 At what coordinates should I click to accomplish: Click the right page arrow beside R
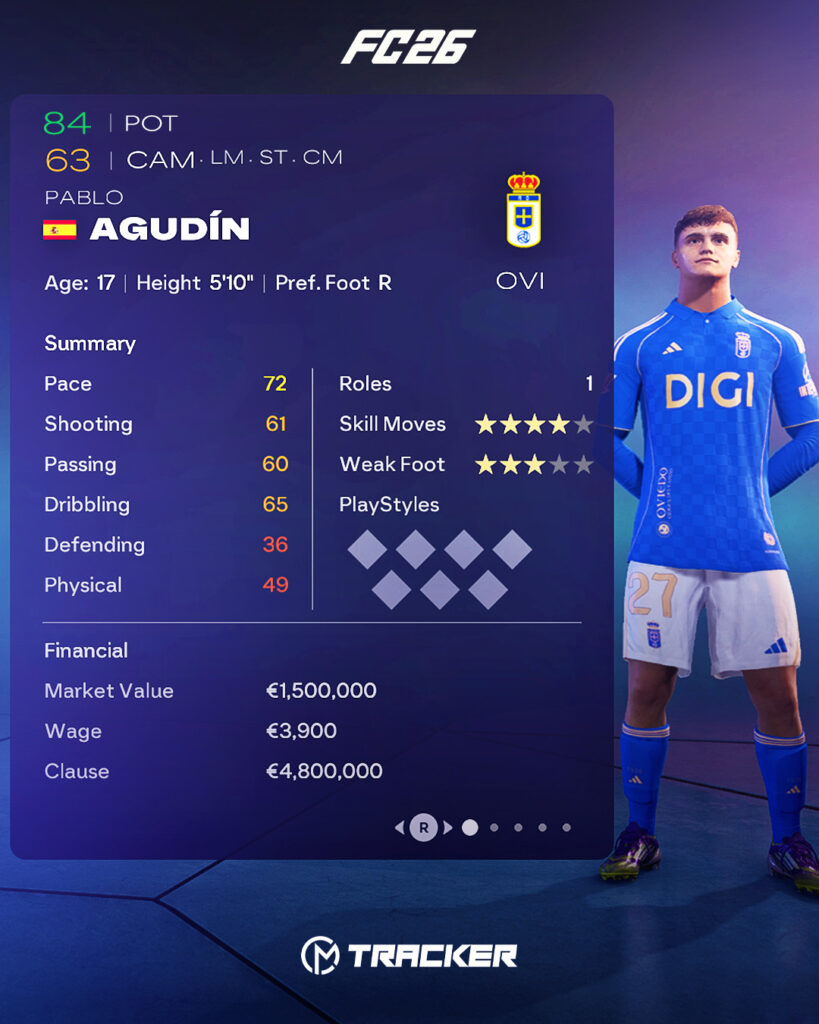pyautogui.click(x=448, y=828)
